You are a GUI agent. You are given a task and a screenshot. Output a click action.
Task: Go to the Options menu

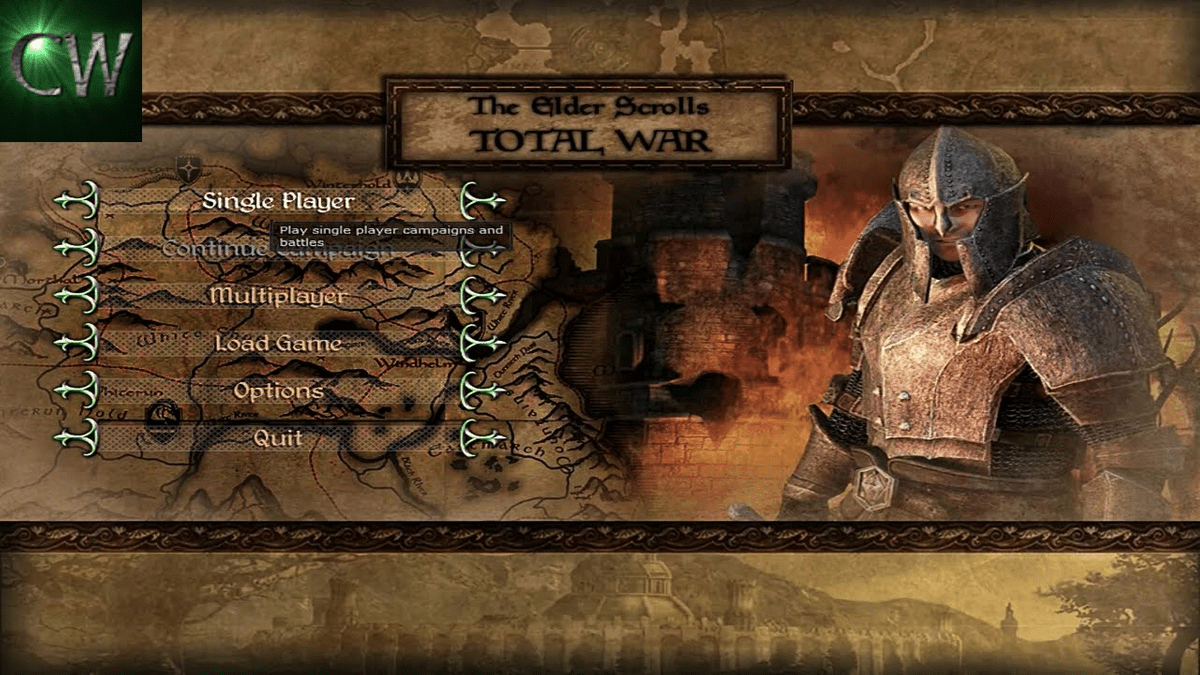point(278,390)
